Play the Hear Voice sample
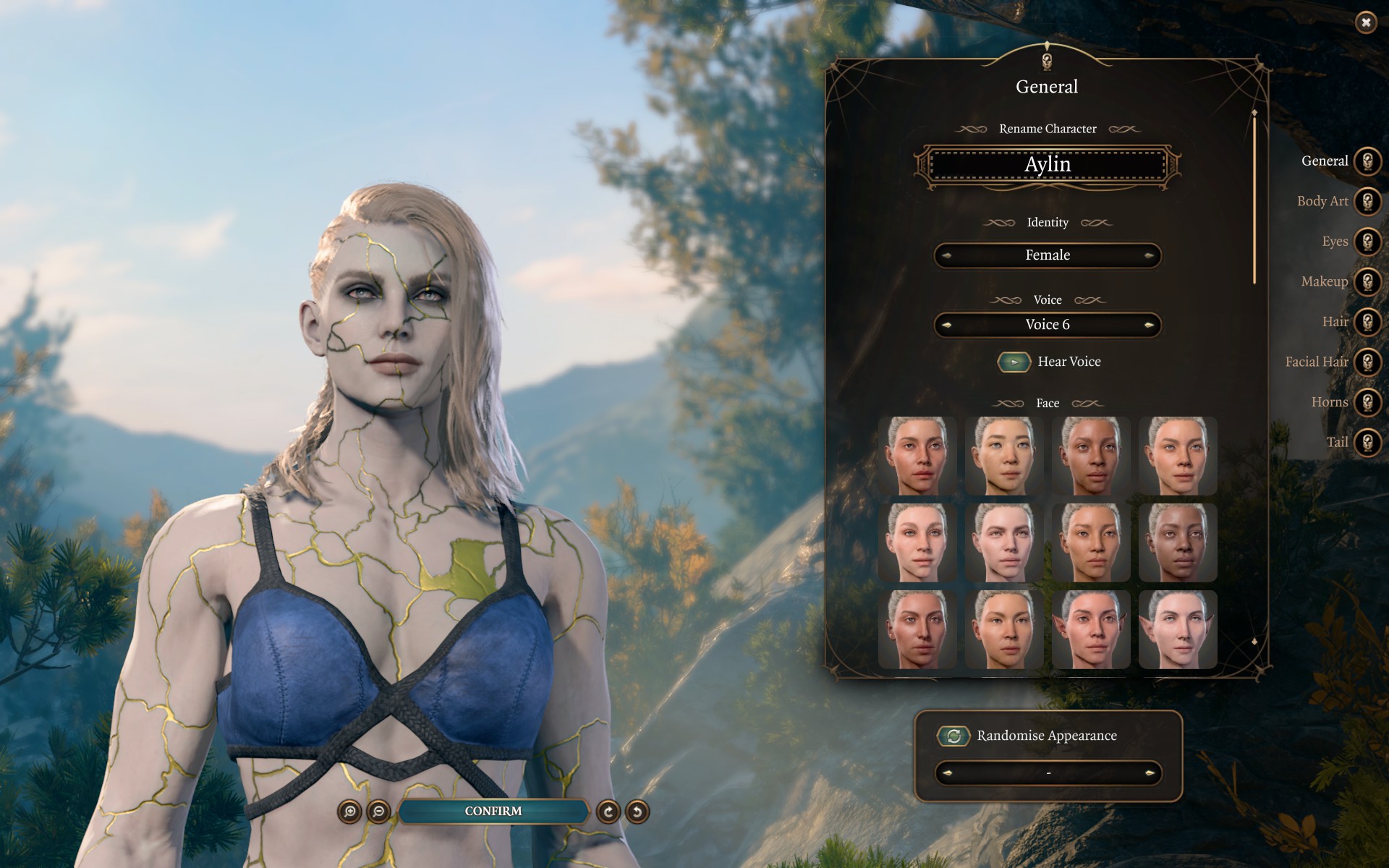 click(x=1014, y=362)
